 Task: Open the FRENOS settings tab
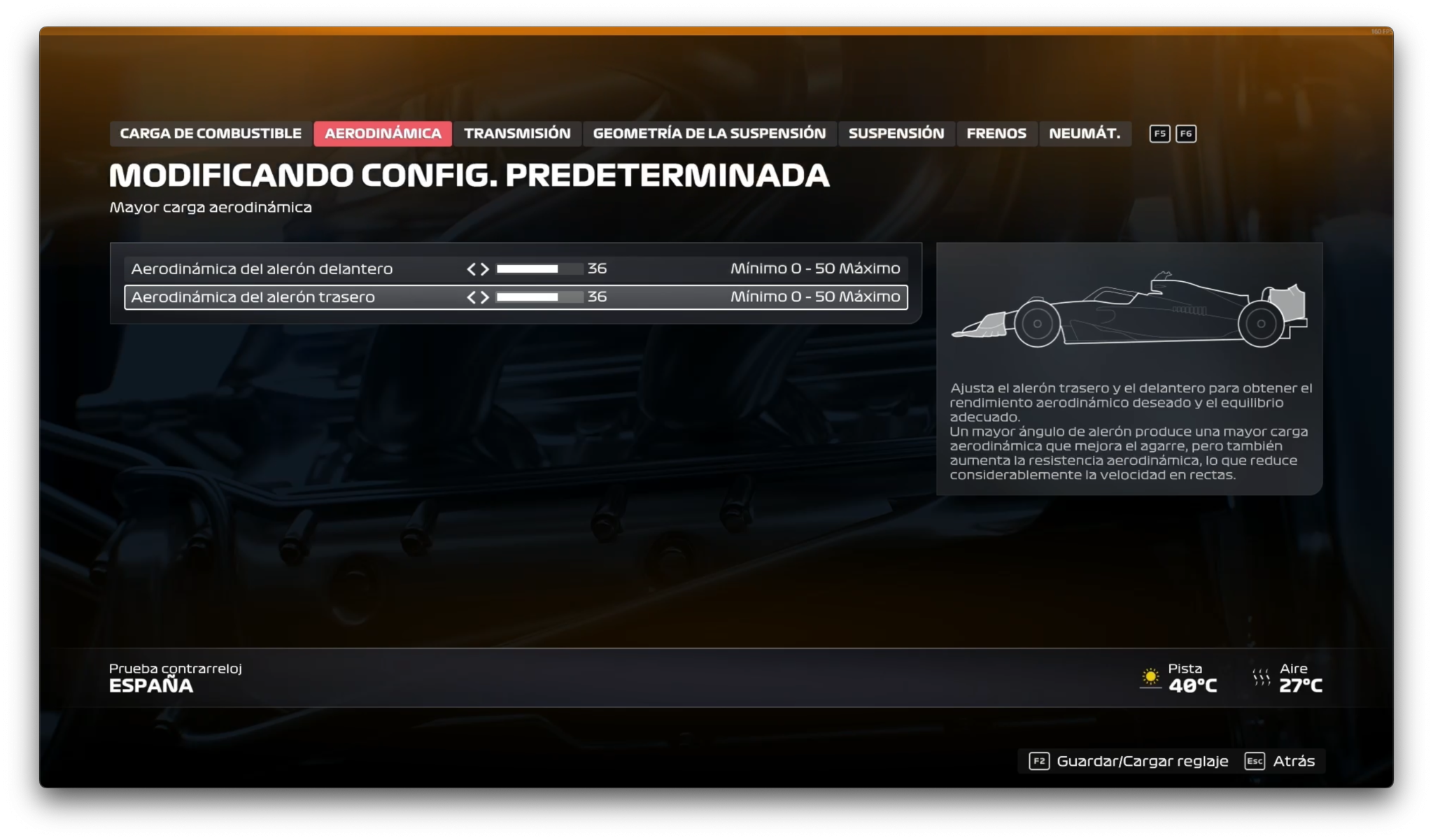coord(996,134)
